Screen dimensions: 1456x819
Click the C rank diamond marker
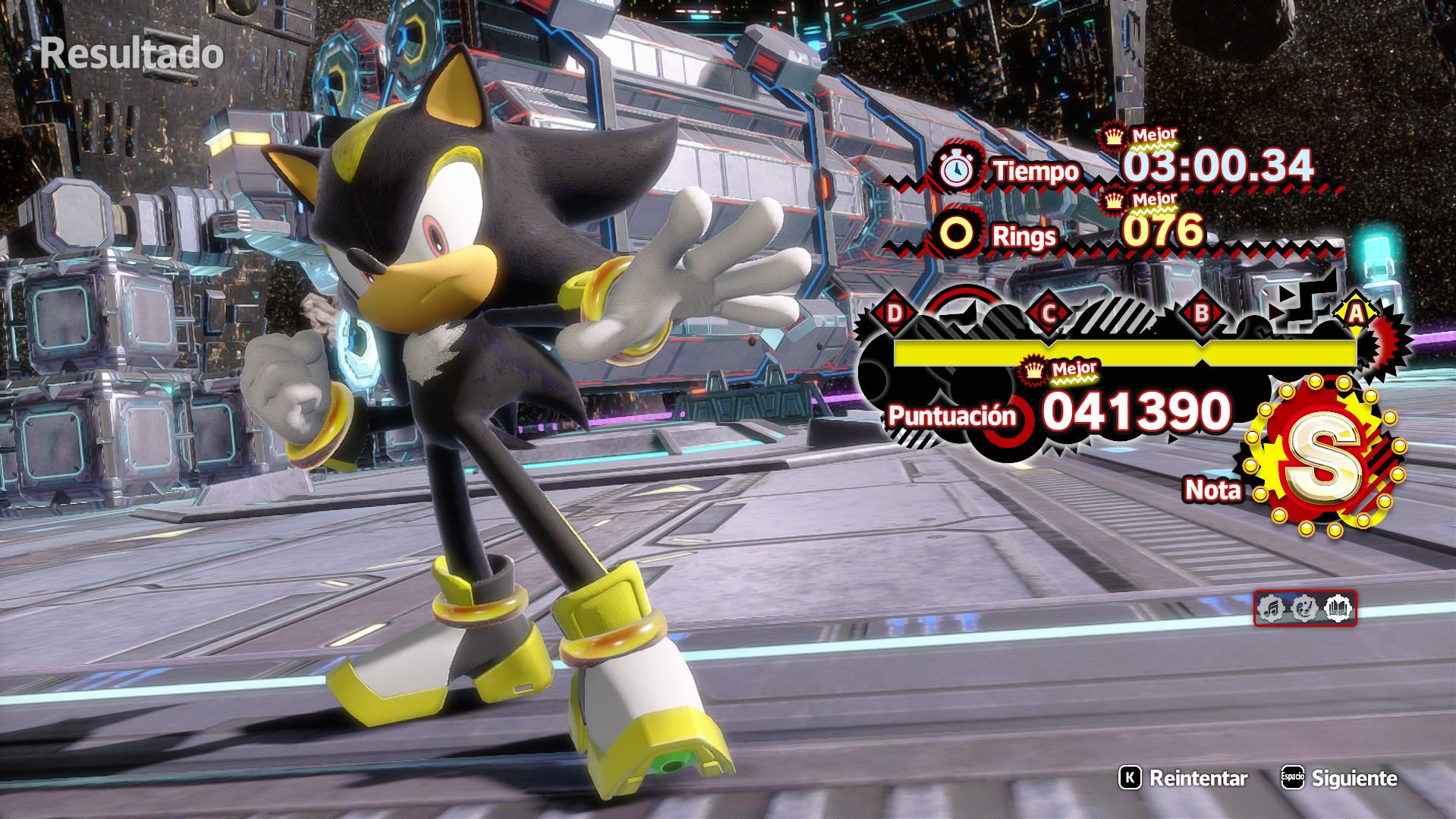point(1049,311)
